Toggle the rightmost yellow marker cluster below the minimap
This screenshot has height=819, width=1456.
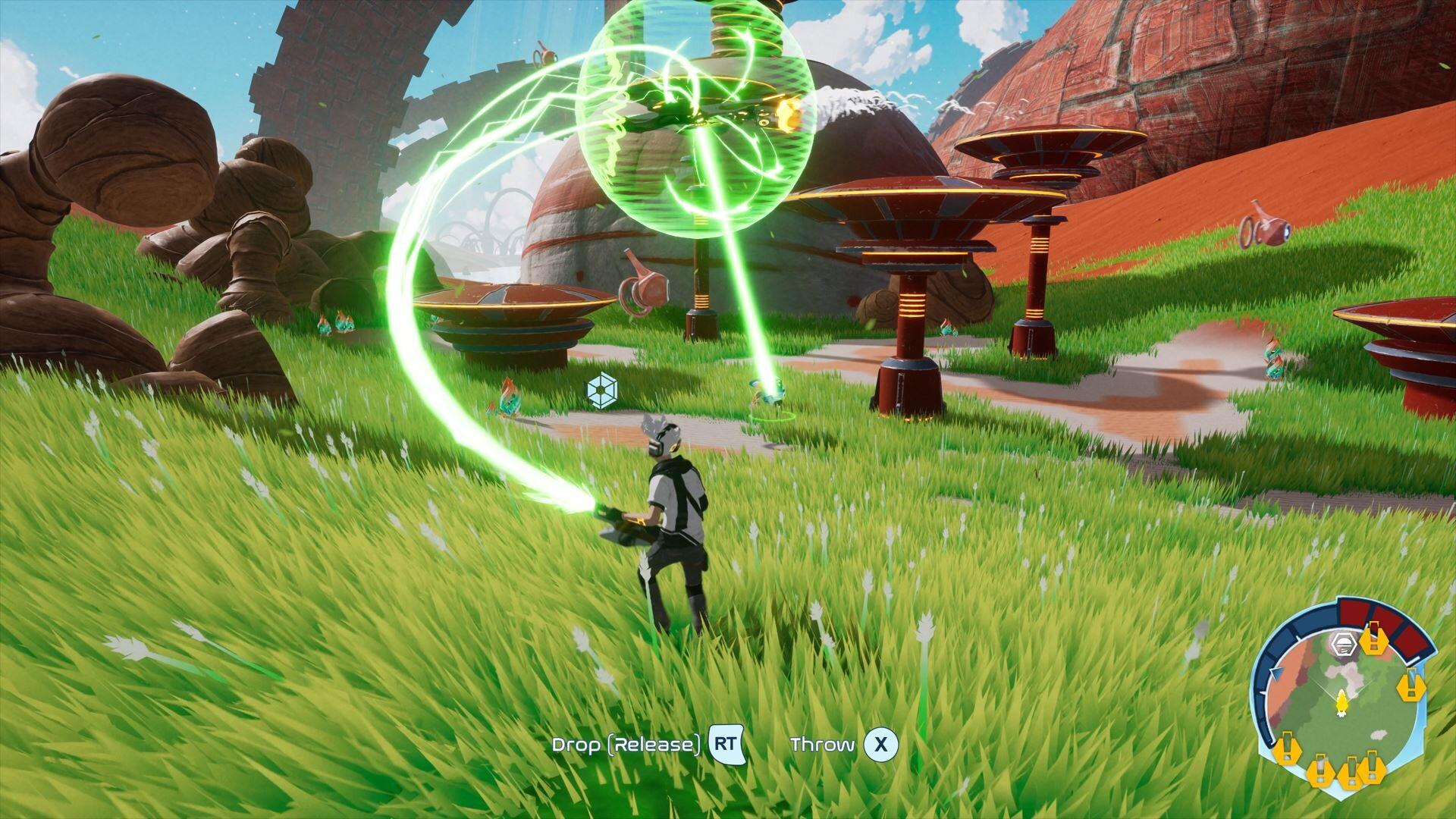point(1370,768)
